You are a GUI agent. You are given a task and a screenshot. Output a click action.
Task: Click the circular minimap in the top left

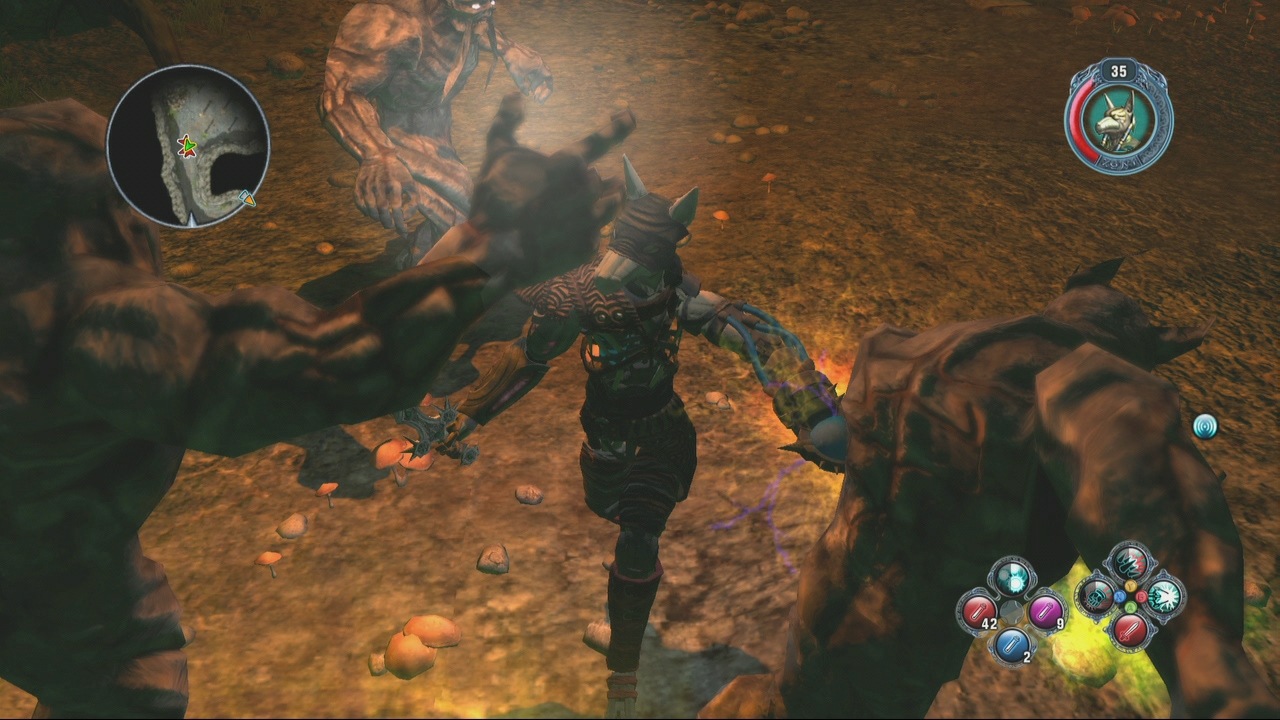[193, 145]
